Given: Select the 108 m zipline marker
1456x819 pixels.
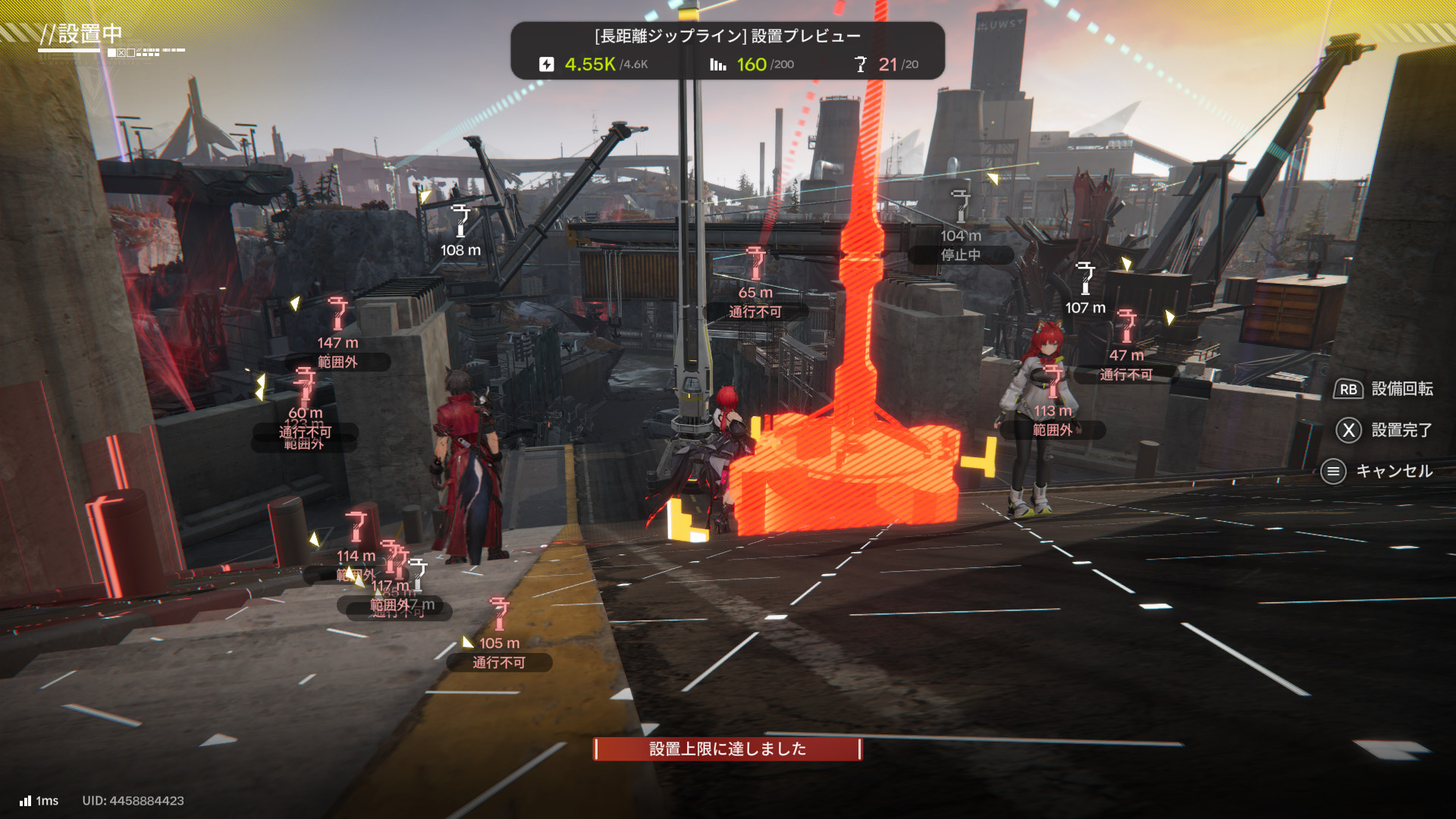Looking at the screenshot, I should tap(460, 221).
